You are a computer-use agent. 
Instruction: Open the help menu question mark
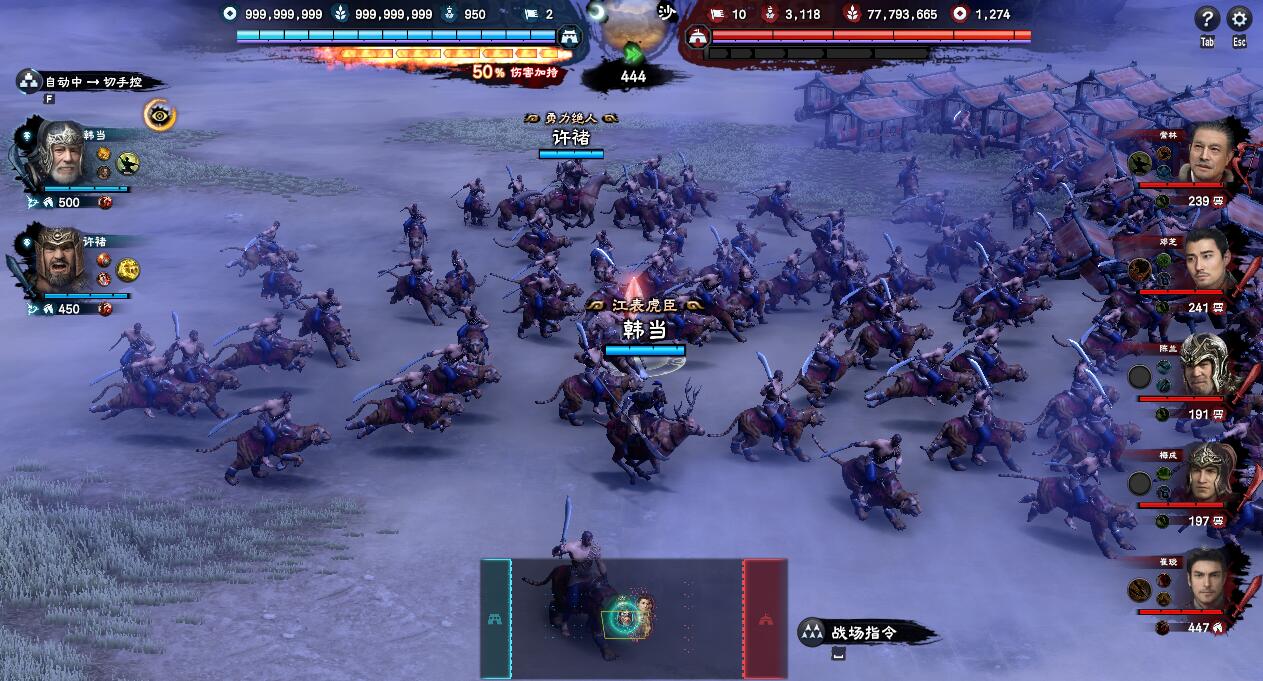click(x=1207, y=19)
